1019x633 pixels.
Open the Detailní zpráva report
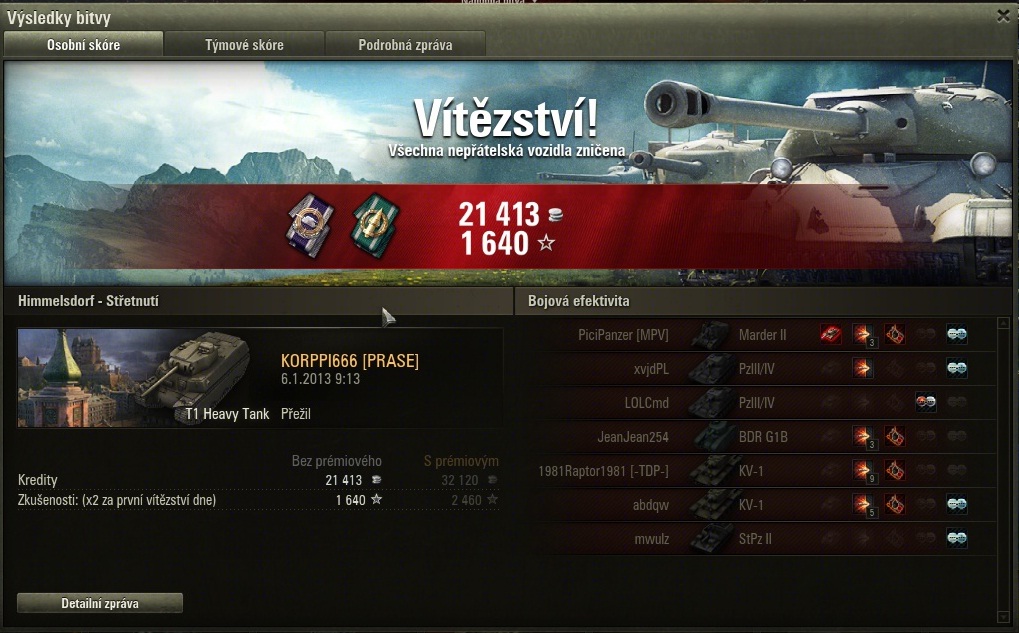[100, 603]
